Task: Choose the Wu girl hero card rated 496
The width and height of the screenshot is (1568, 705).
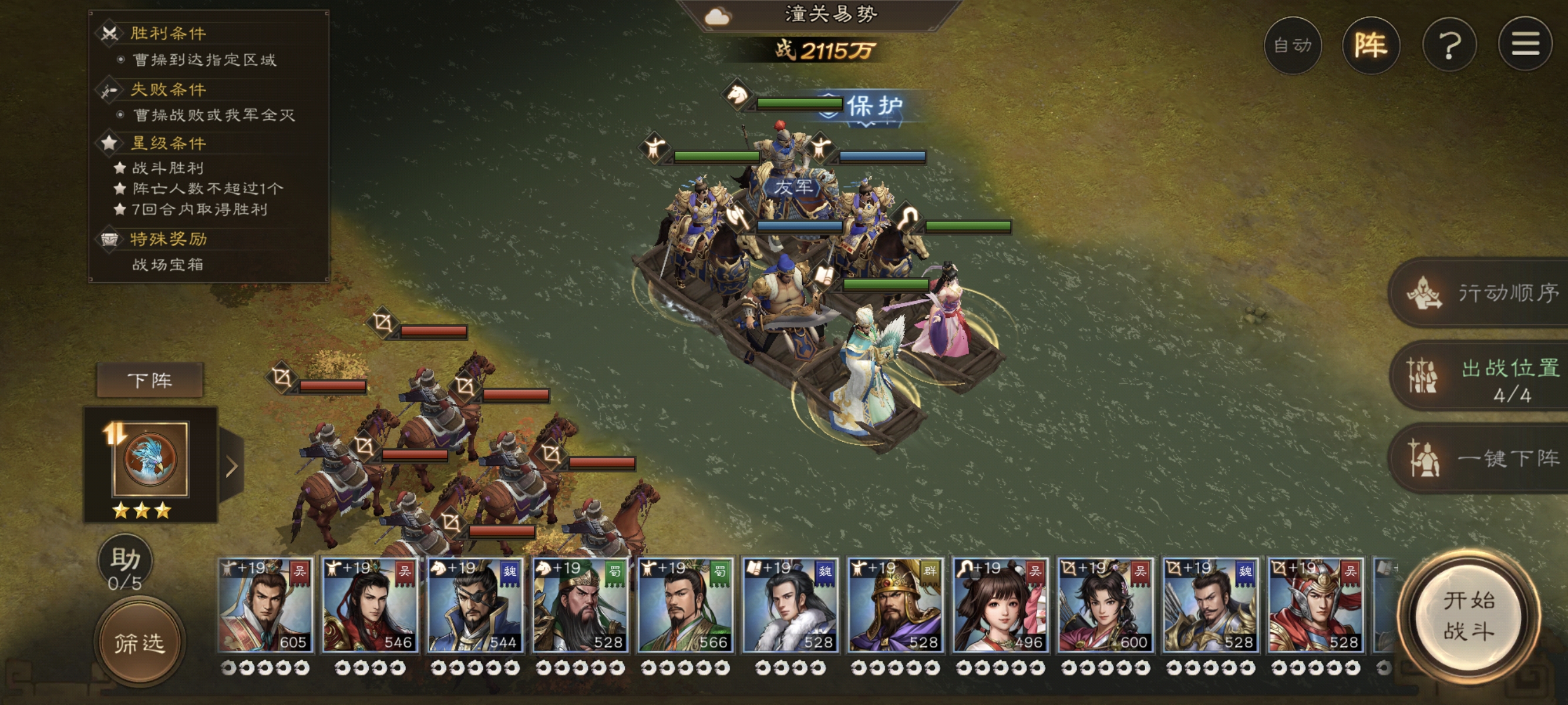Action: [x=1000, y=605]
